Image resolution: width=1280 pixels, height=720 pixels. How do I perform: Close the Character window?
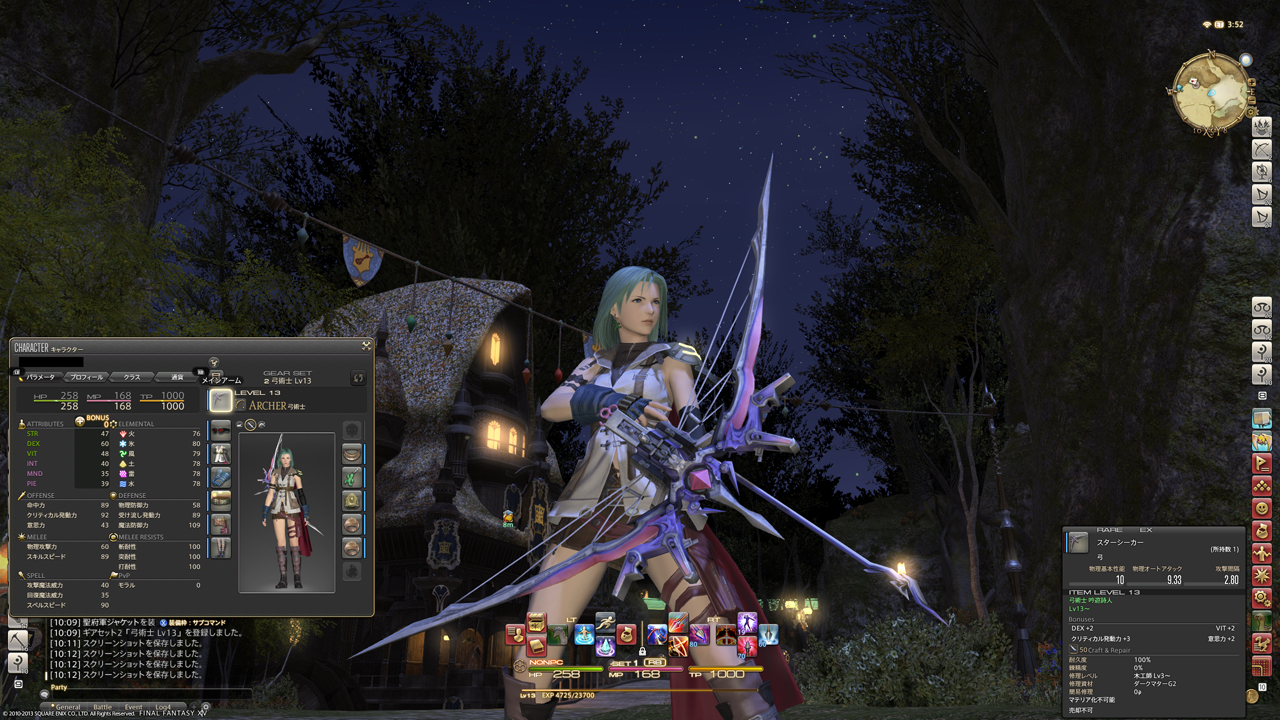pyautogui.click(x=367, y=346)
